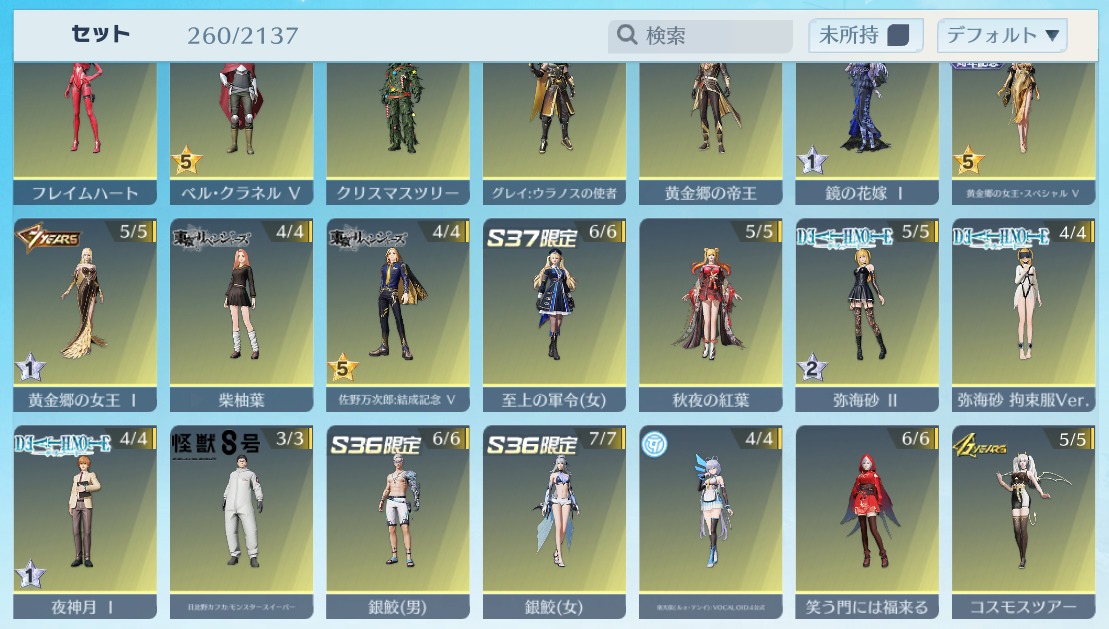
Task: Choose the white jumpsuit 怪獣8号 set
Action: coord(241,520)
